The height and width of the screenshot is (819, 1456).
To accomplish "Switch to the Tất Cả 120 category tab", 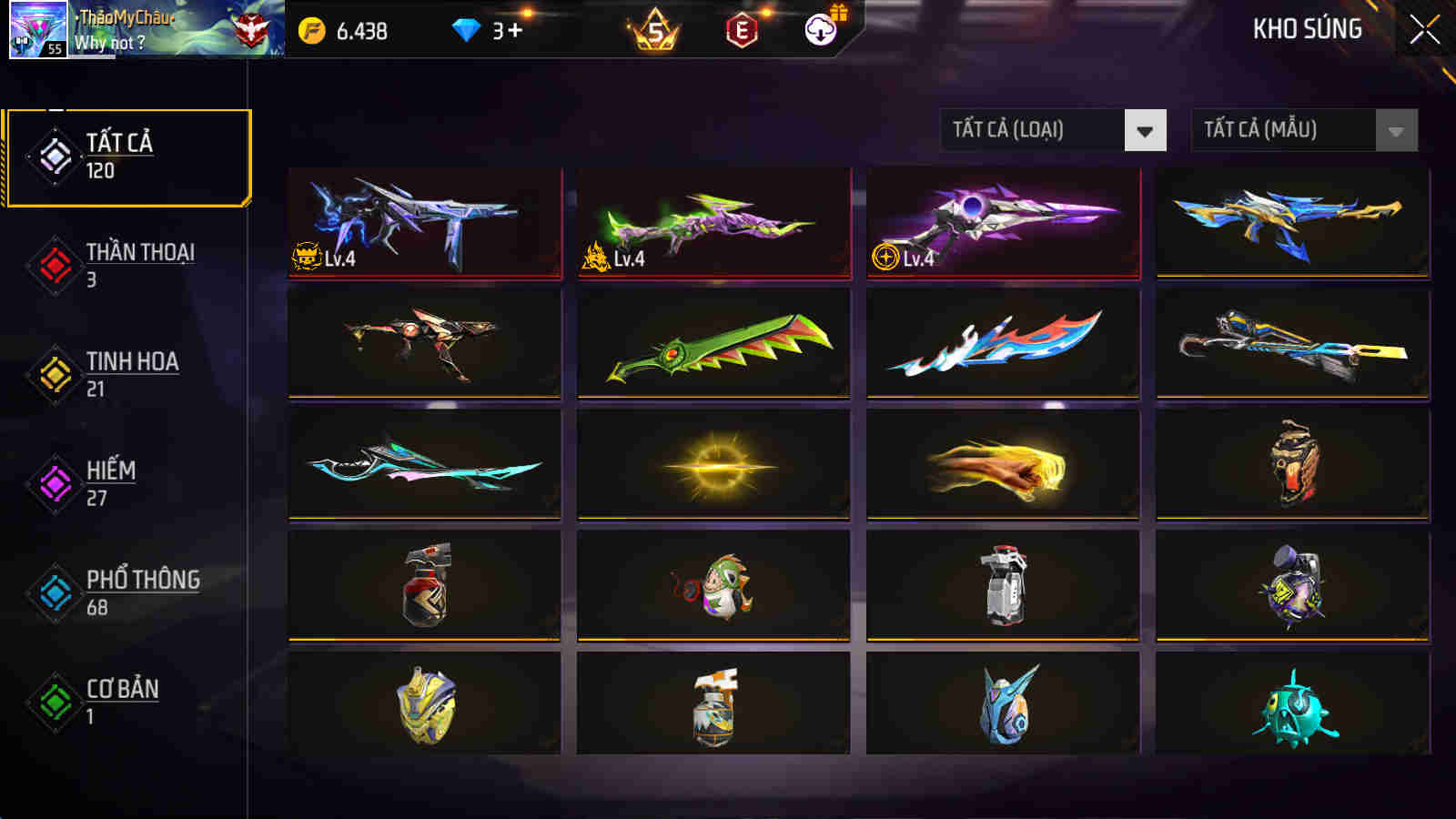I will coord(127,157).
